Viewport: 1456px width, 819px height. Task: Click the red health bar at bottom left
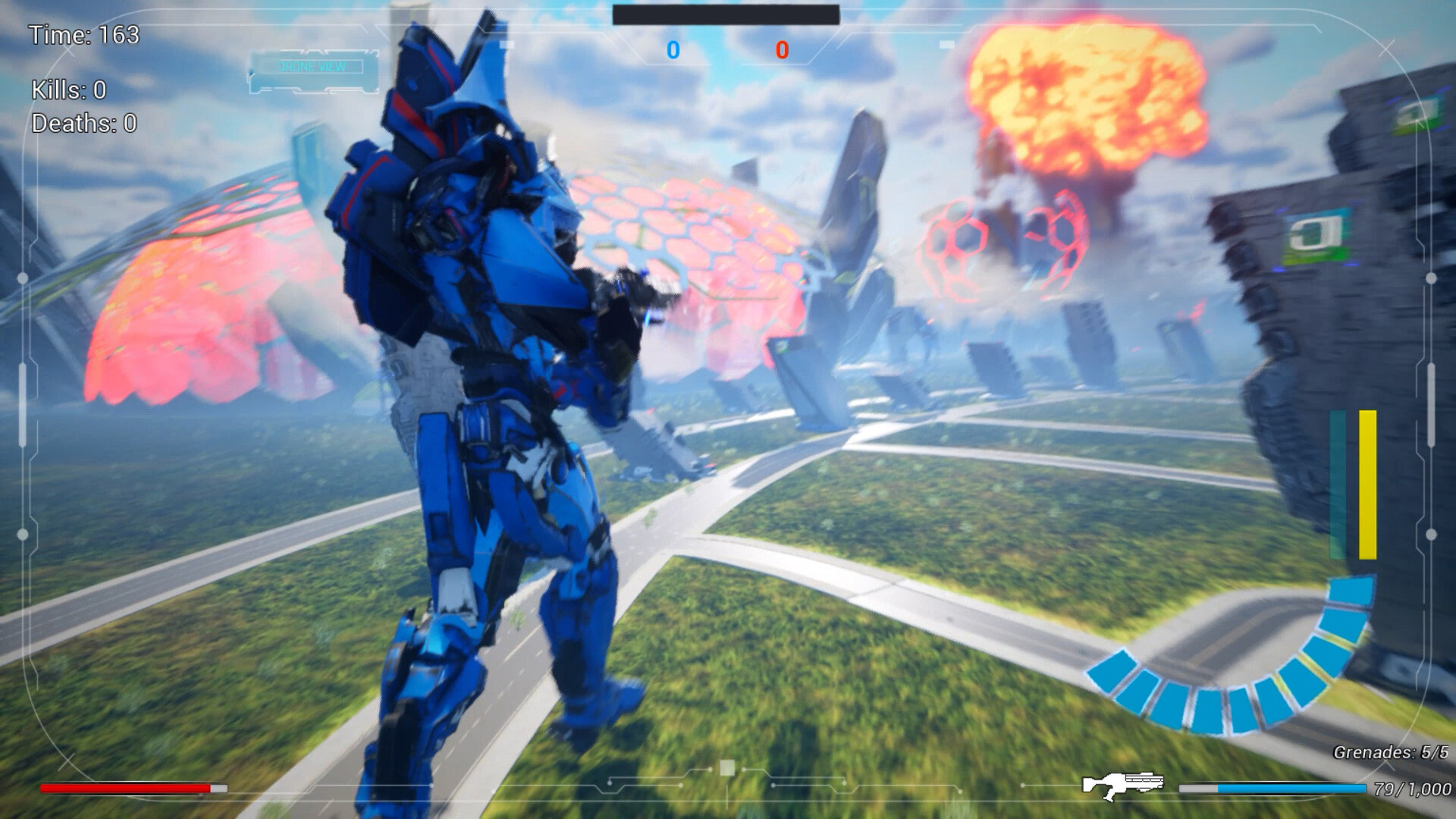pyautogui.click(x=125, y=786)
